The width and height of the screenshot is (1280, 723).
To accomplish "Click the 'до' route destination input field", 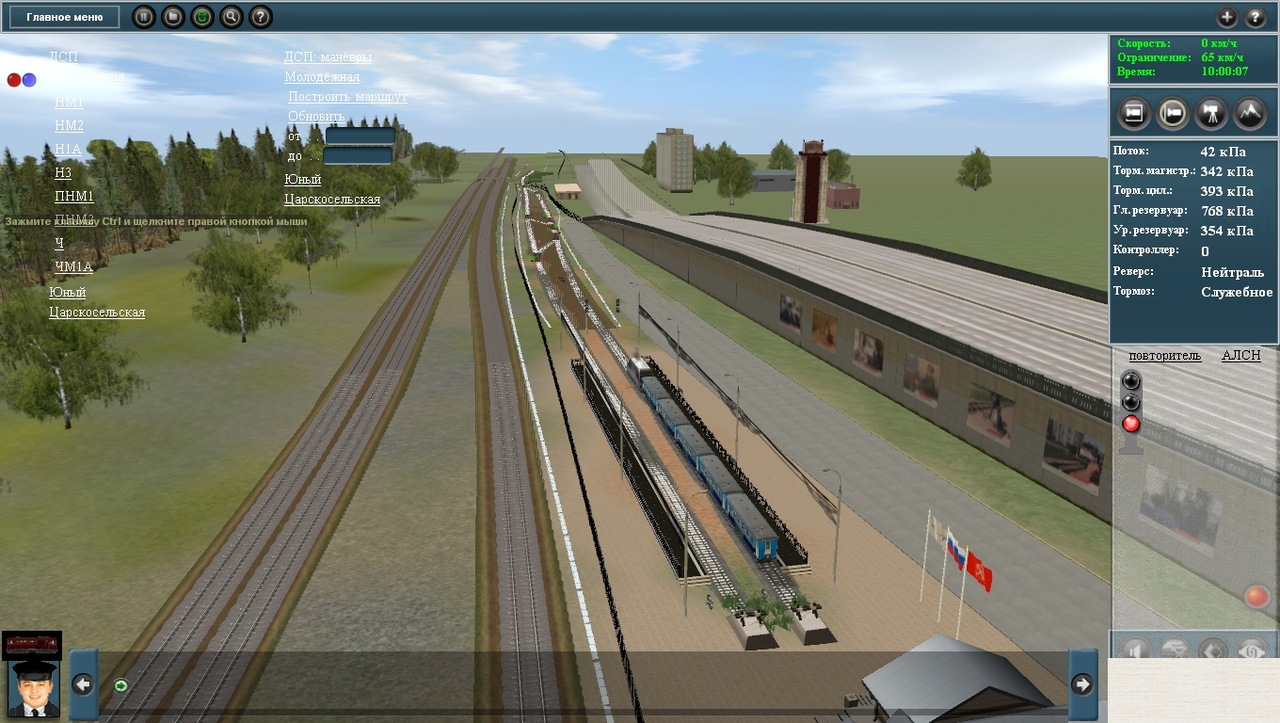I will tap(357, 156).
